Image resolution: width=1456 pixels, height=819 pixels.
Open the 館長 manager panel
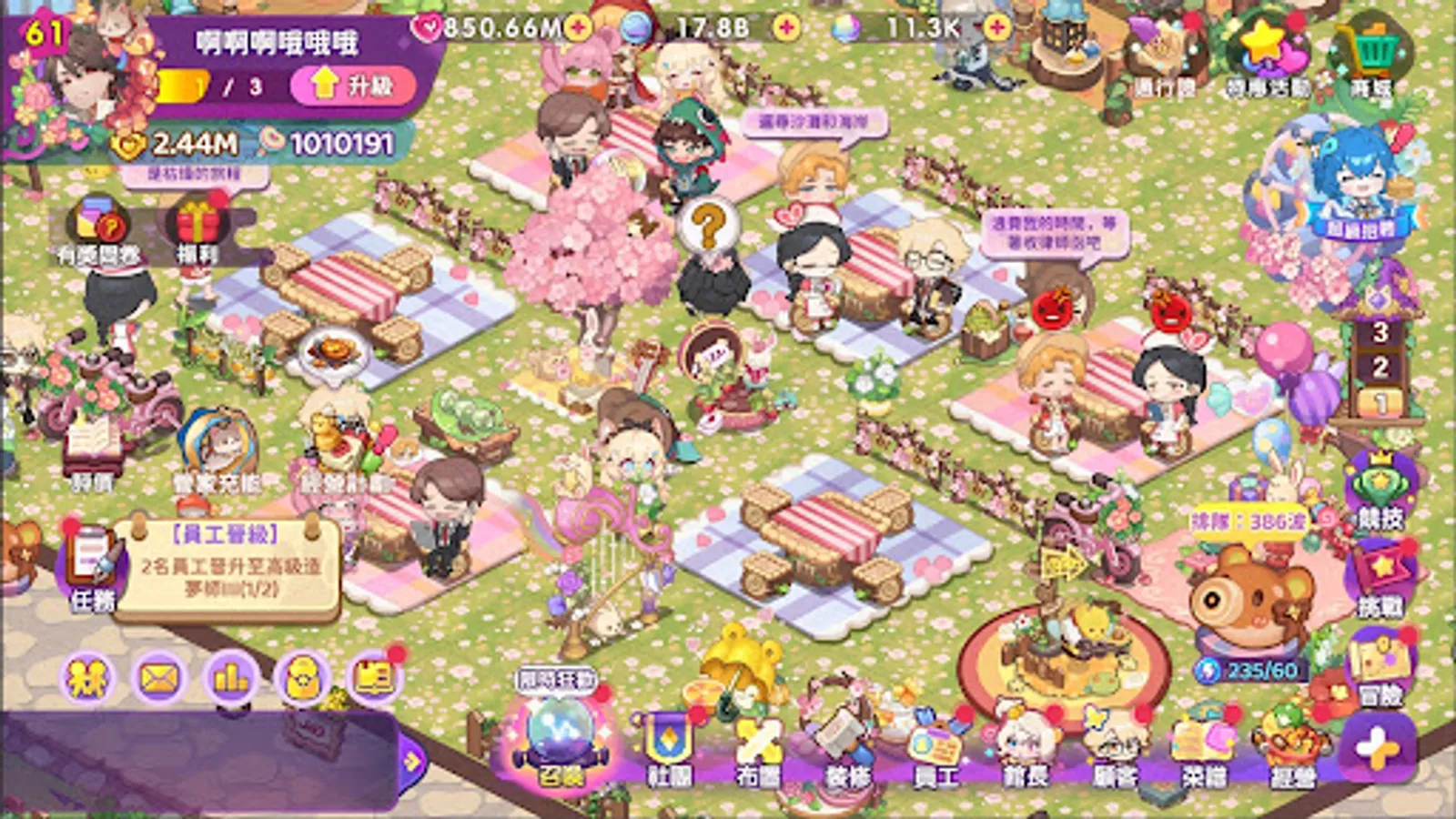coord(1026,739)
